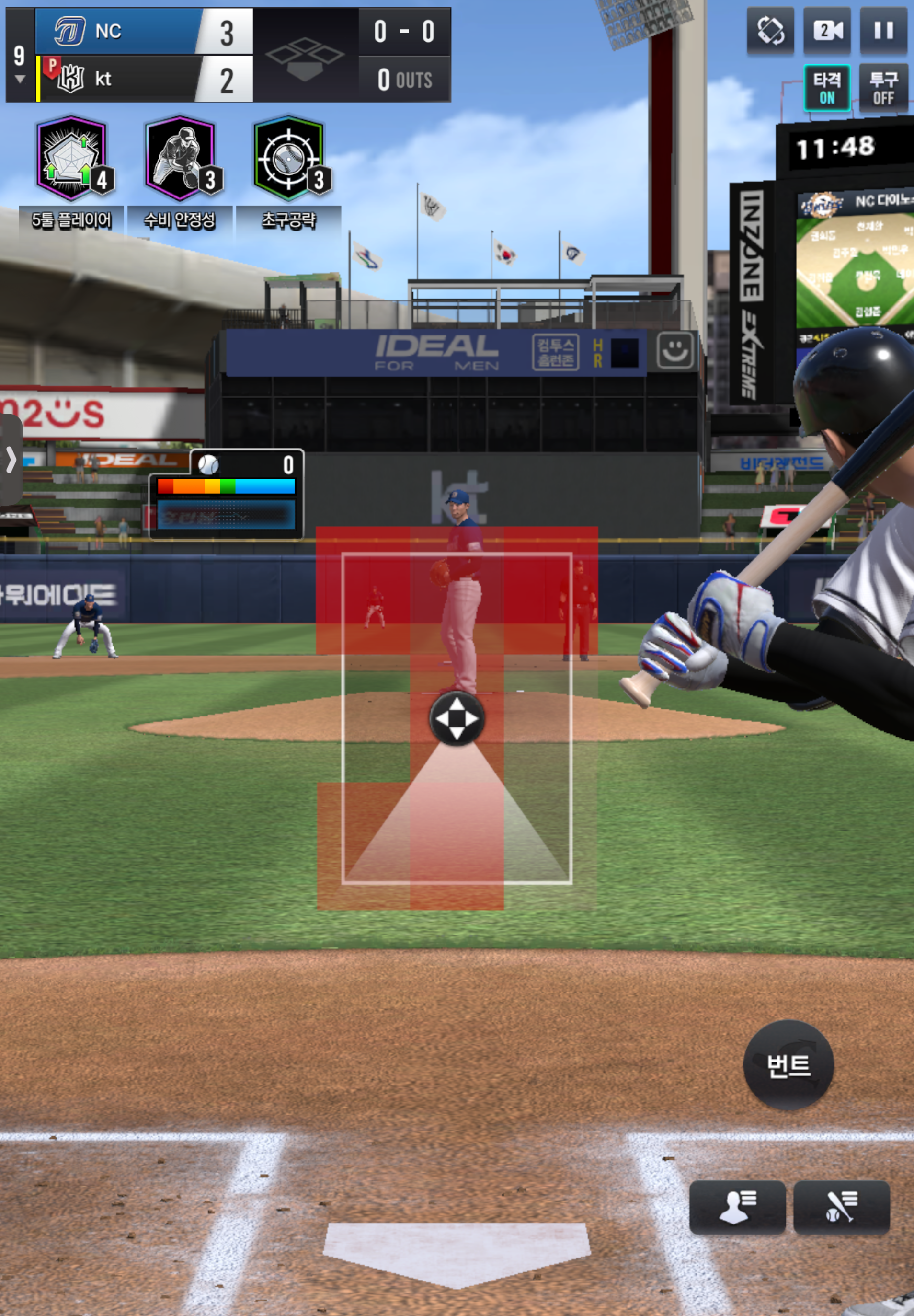Screen dimensions: 914x1316
Task: Rotate the screen orientation
Action: [770, 31]
